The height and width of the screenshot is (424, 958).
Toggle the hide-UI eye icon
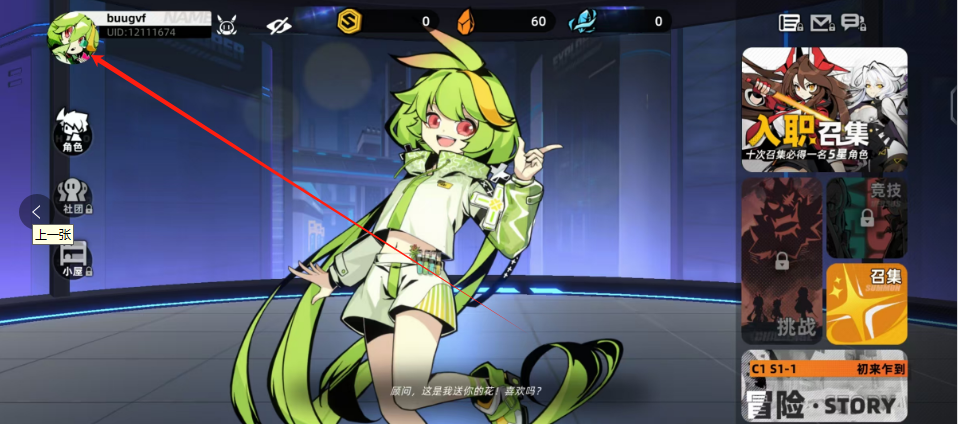(x=278, y=23)
